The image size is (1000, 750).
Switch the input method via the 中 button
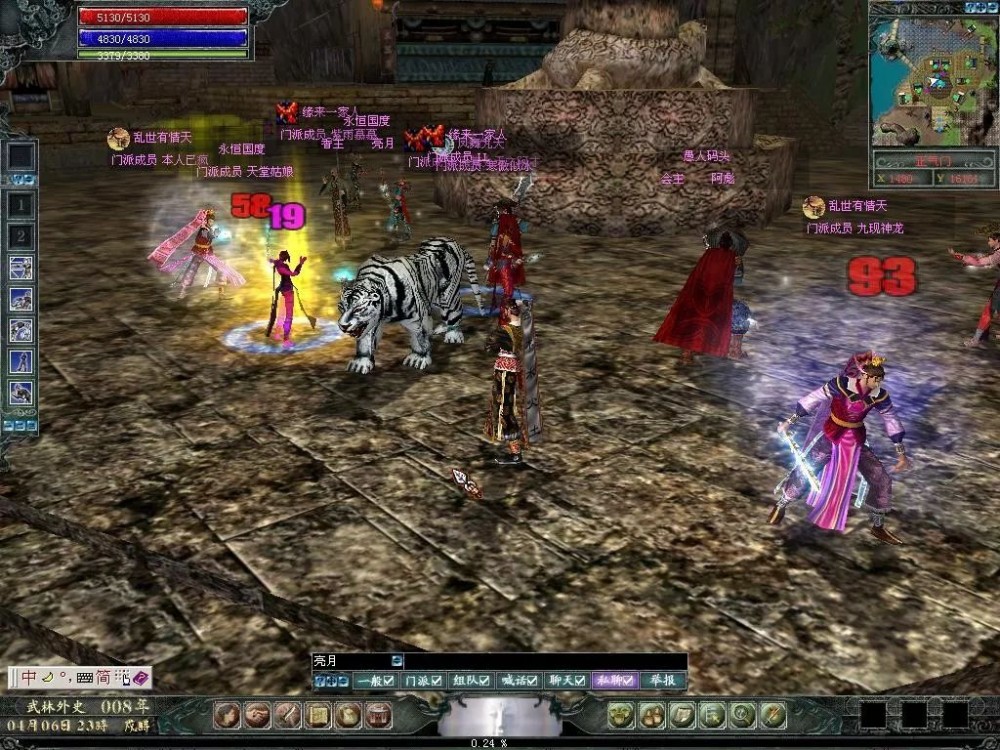[30, 678]
